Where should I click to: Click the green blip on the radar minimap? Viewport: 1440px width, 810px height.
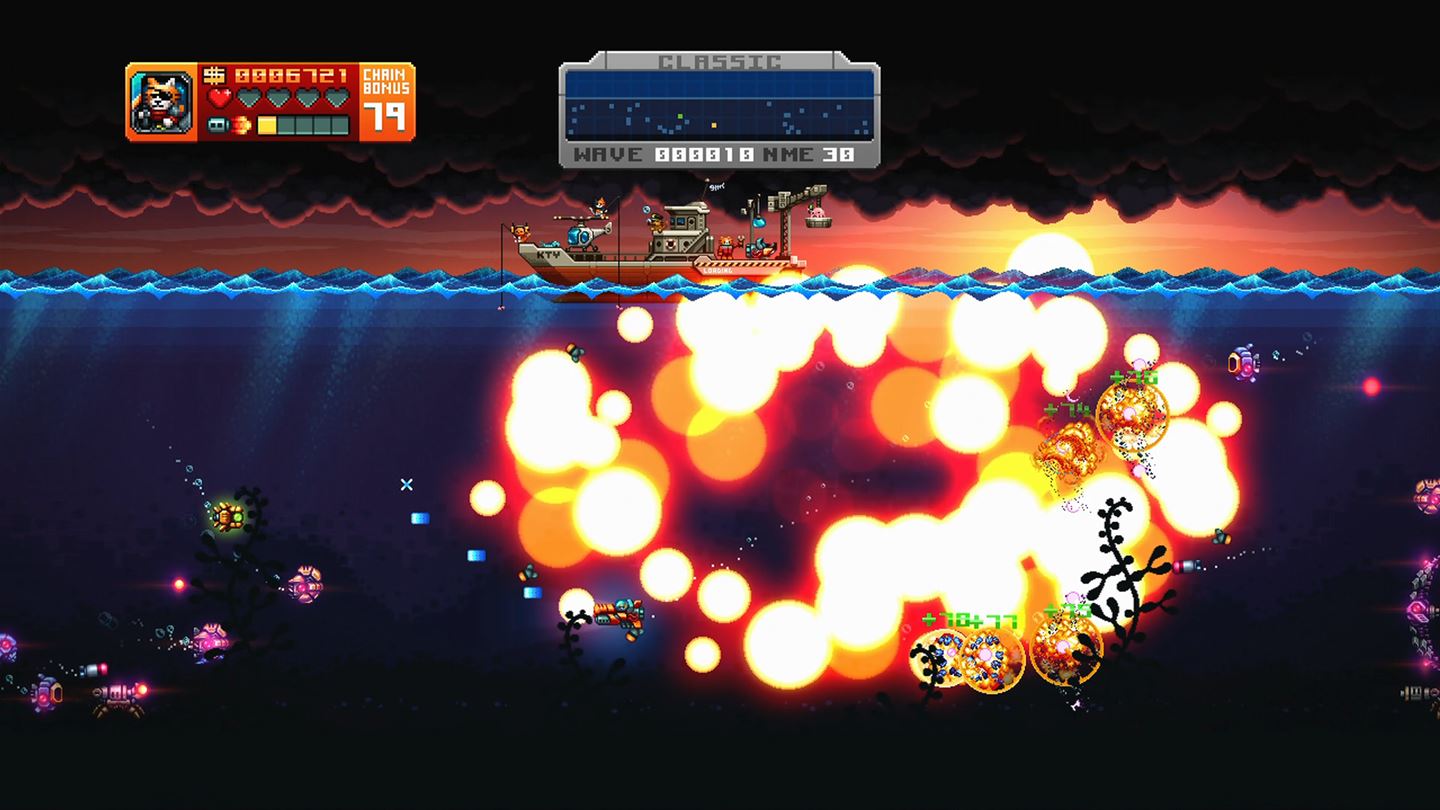tap(680, 117)
